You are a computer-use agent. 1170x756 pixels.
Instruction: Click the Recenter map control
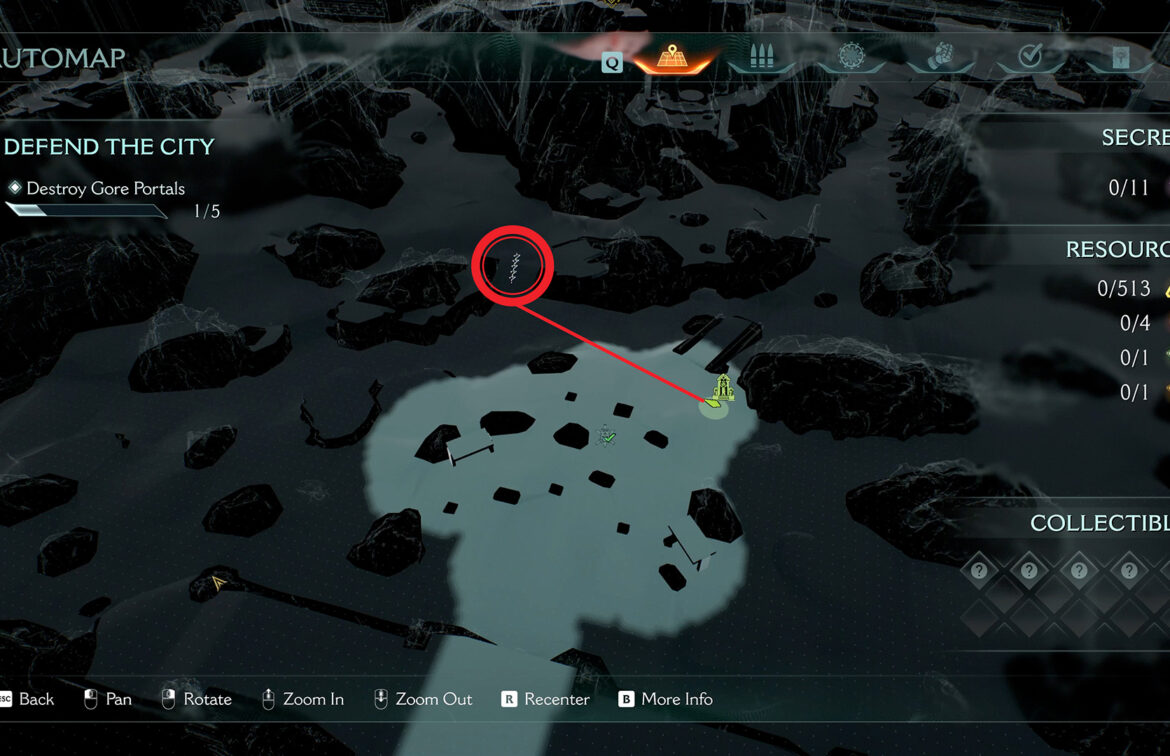click(x=545, y=699)
